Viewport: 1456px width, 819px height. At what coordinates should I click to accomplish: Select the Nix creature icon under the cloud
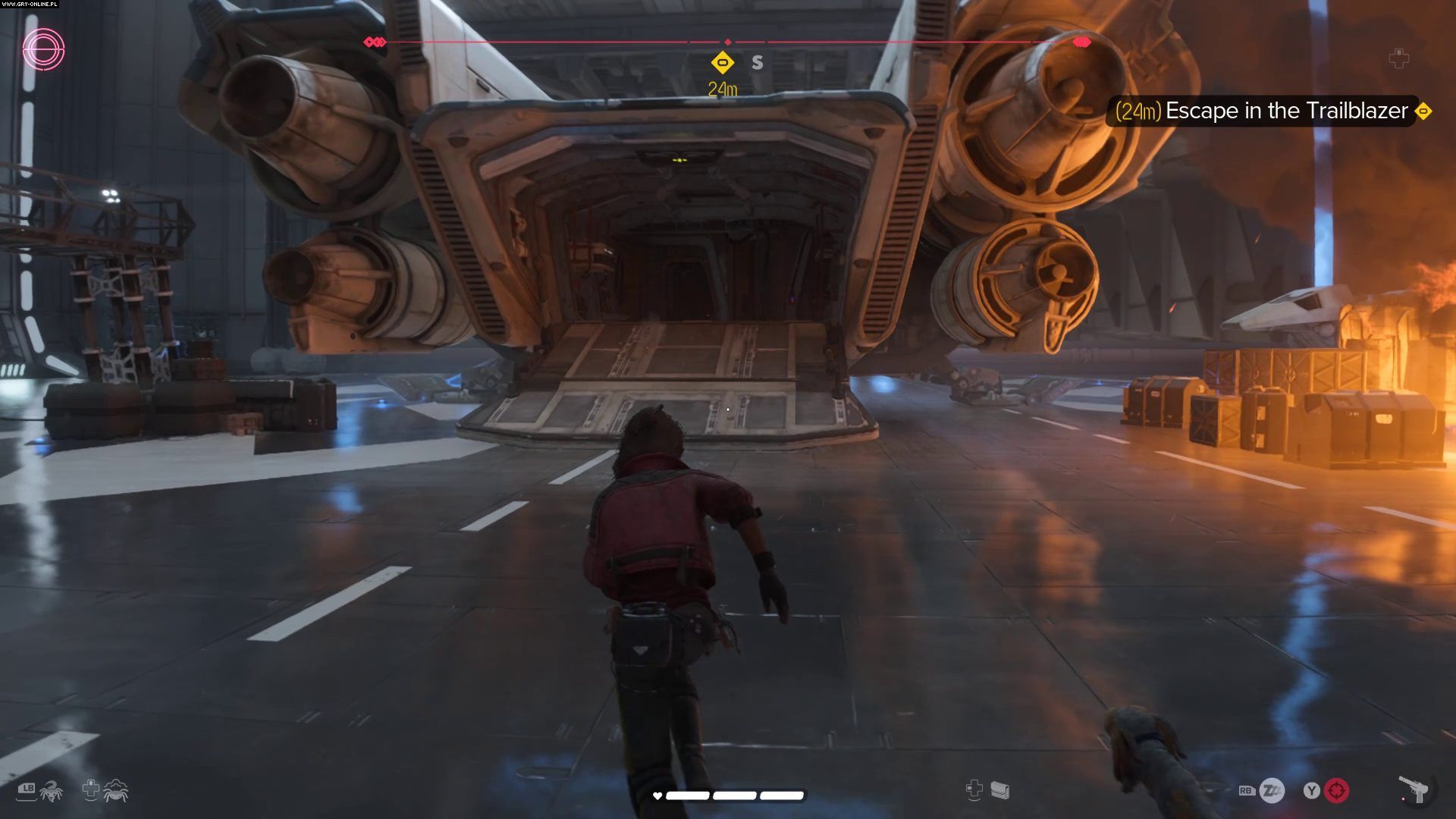[116, 791]
